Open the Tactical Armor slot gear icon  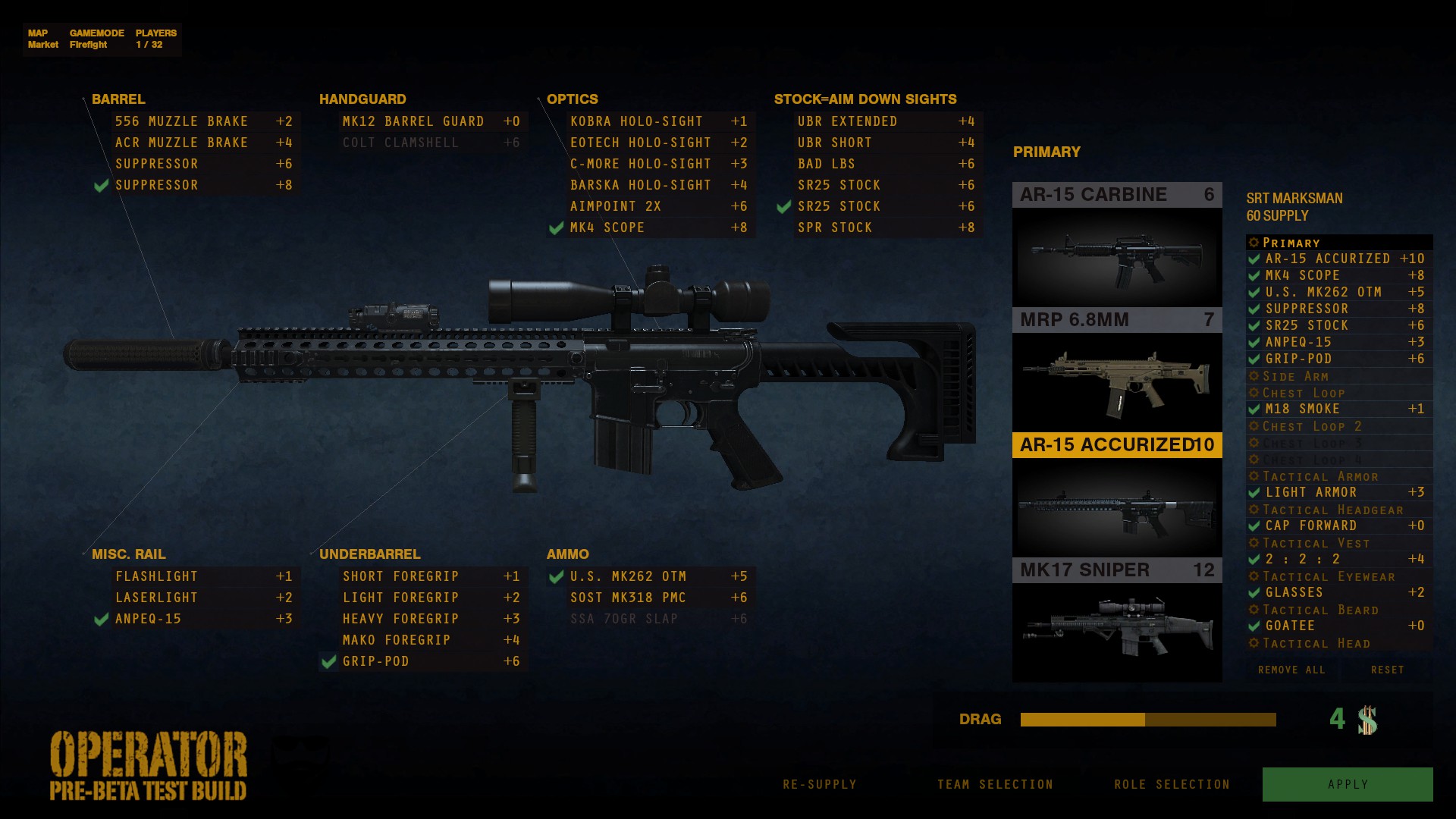tap(1255, 476)
